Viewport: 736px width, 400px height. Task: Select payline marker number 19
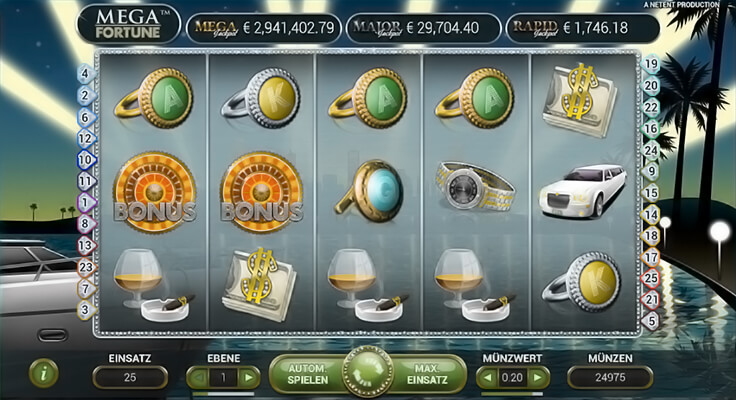651,65
